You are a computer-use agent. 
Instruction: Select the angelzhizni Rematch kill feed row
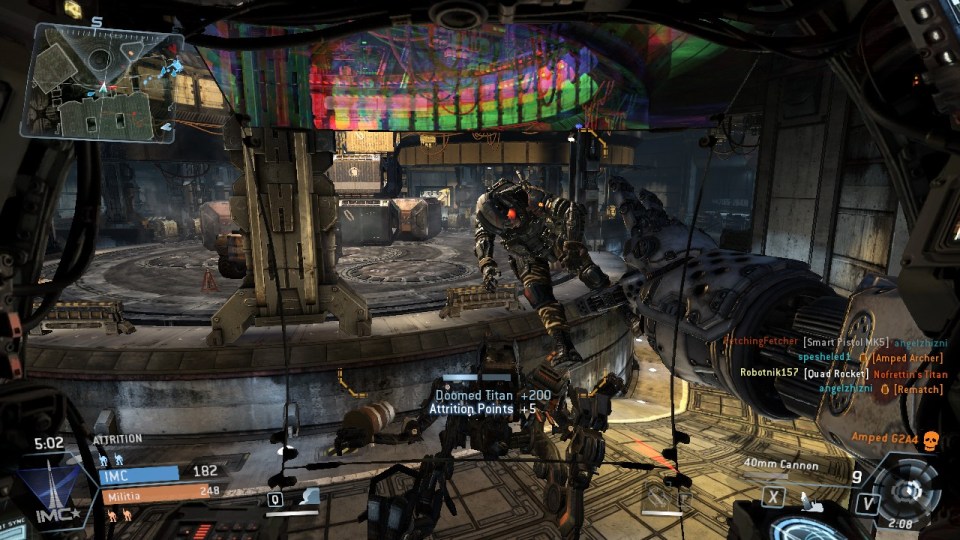(880, 389)
